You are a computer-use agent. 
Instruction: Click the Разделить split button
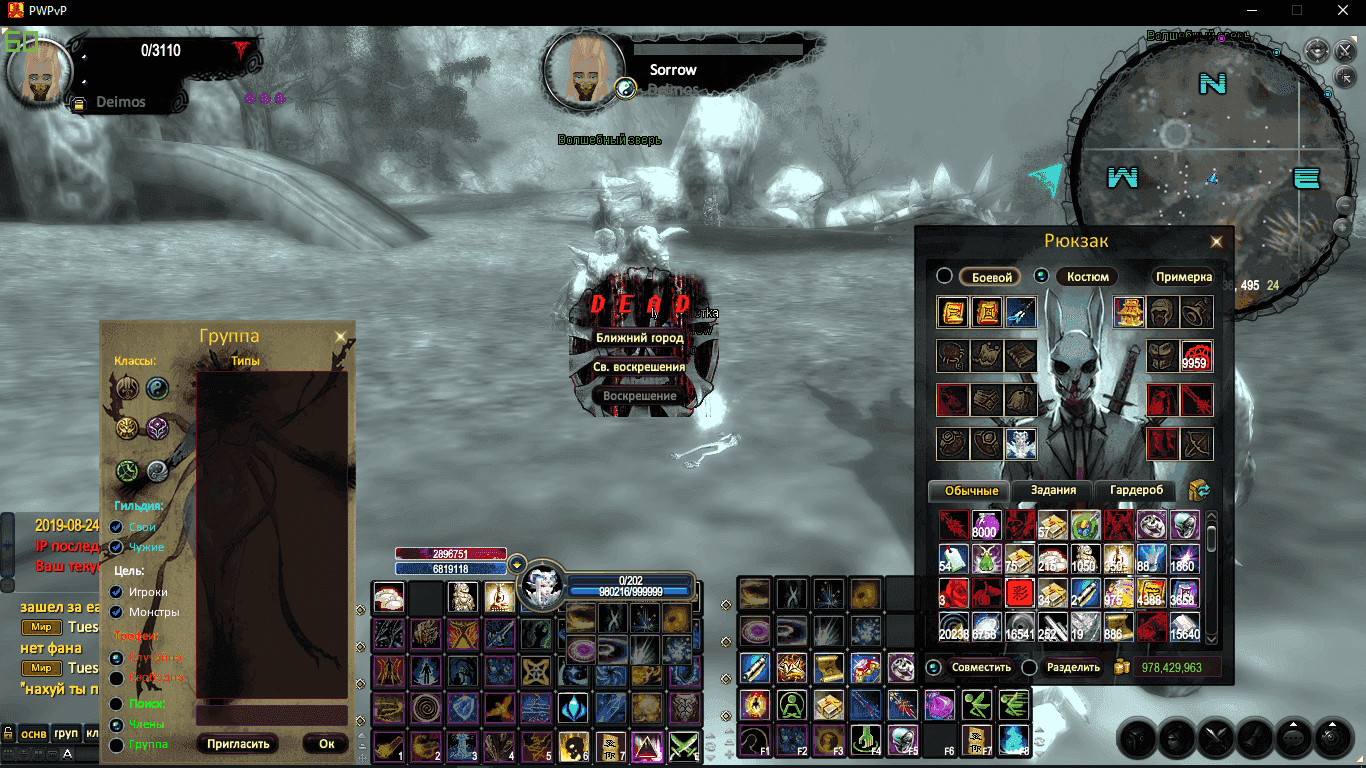click(x=1073, y=667)
